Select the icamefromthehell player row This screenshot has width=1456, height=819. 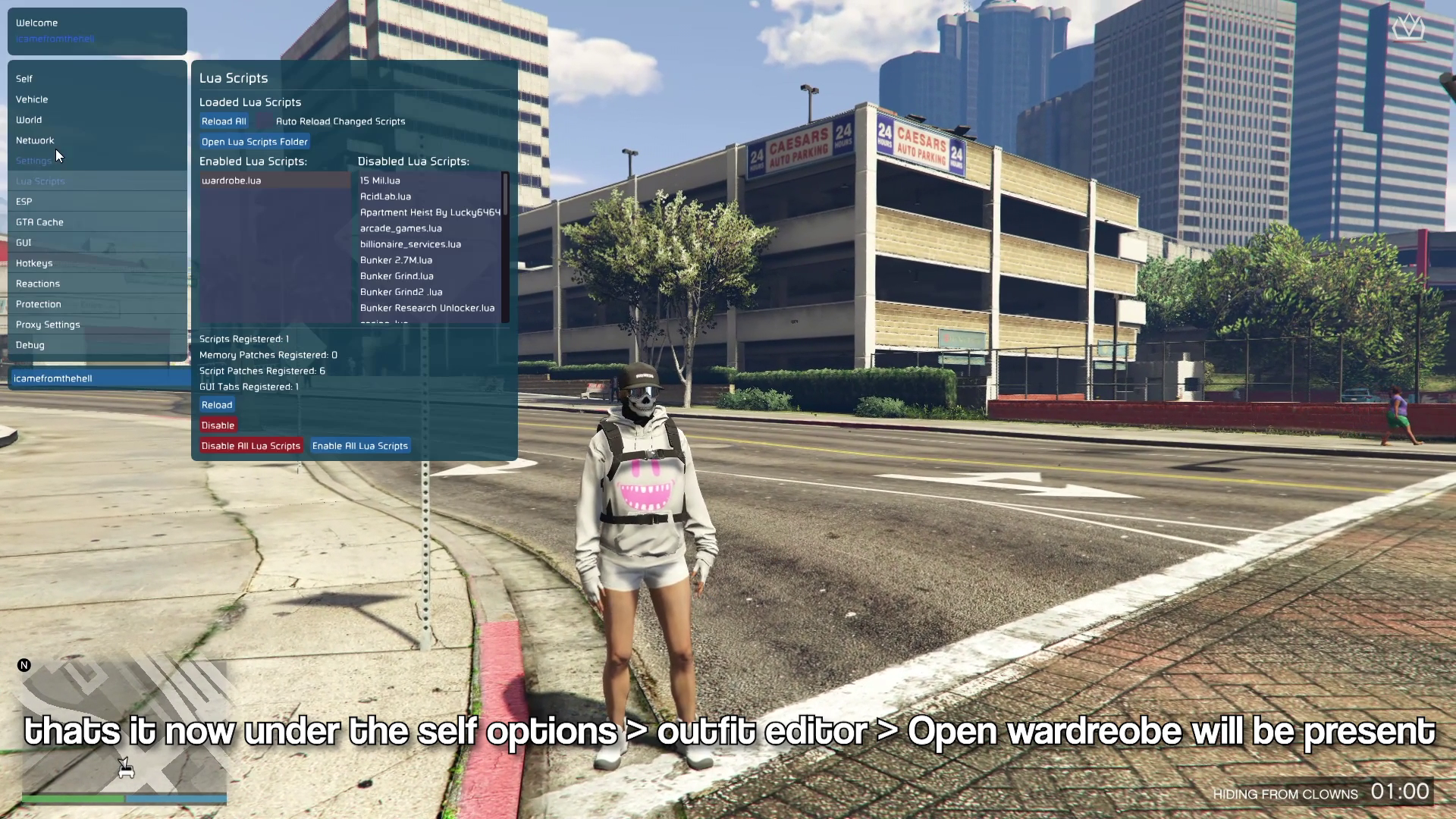pos(53,378)
